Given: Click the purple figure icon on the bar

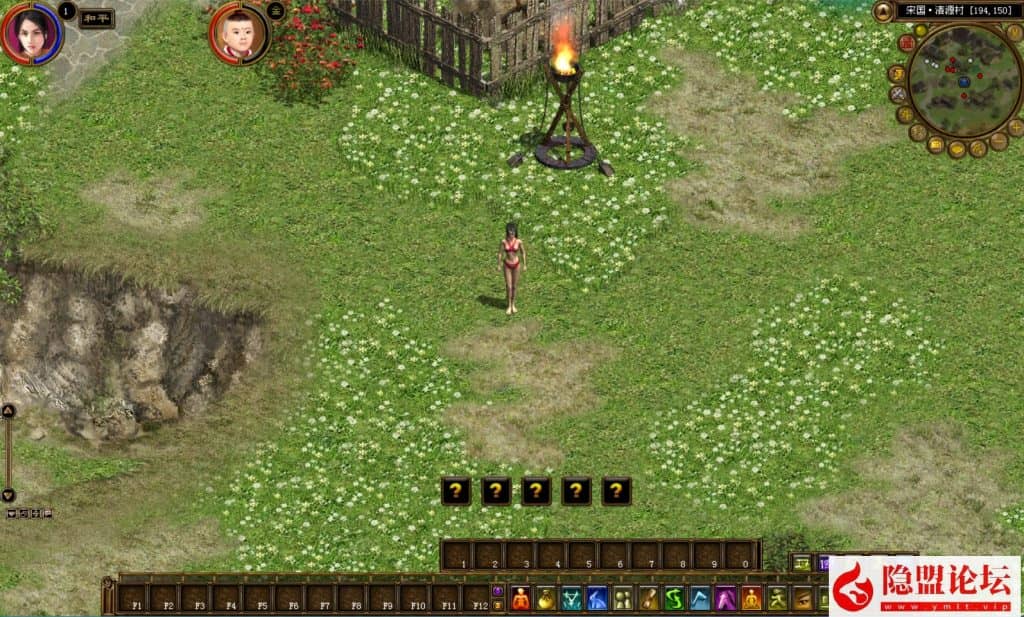Looking at the screenshot, I should (x=725, y=598).
